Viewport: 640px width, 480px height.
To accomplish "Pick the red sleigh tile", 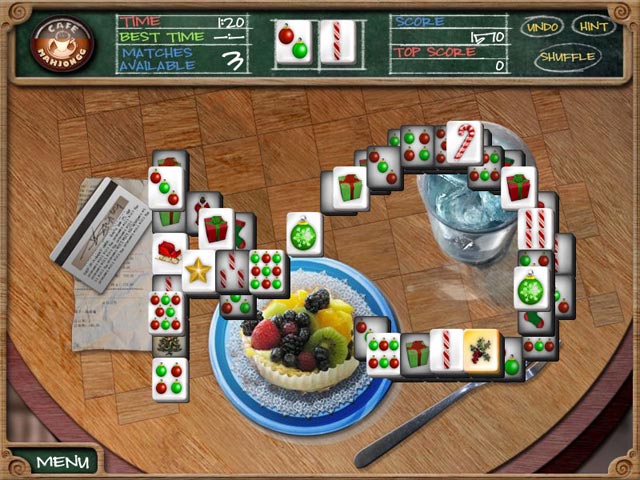I will 170,252.
